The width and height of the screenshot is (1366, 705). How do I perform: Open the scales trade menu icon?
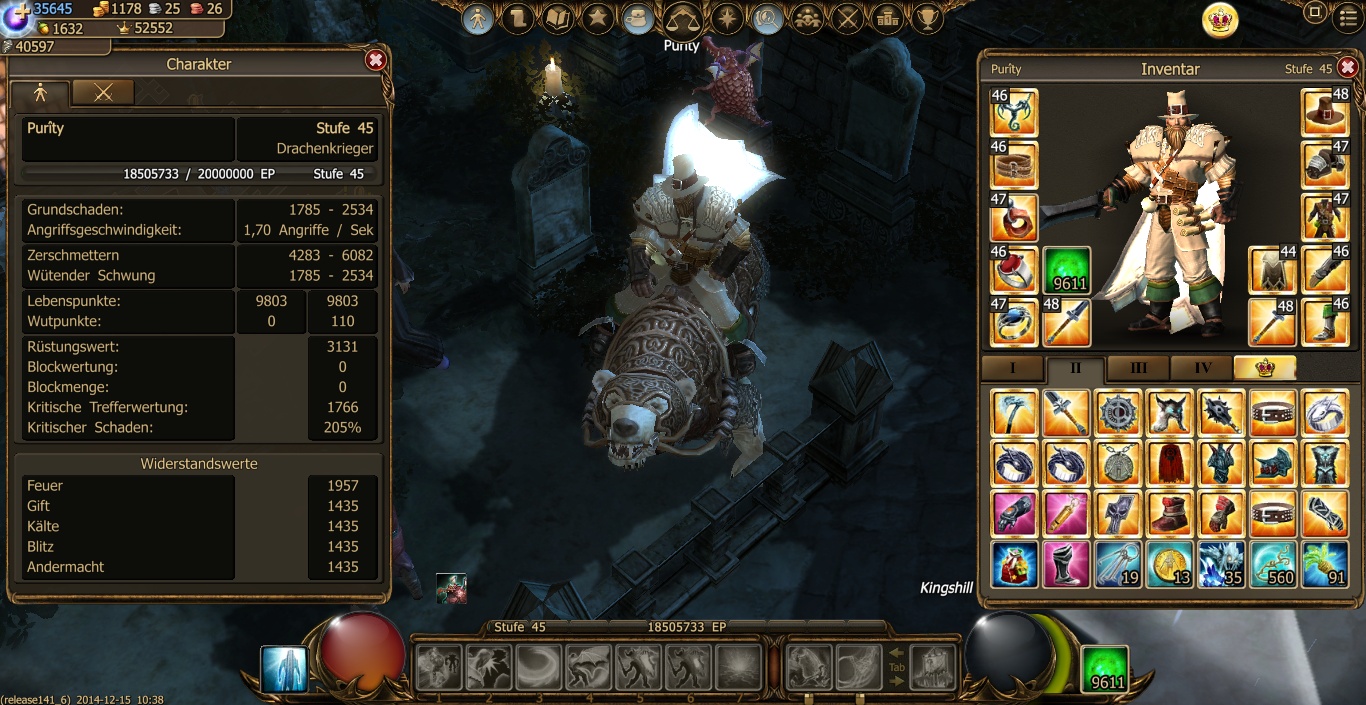click(x=683, y=18)
